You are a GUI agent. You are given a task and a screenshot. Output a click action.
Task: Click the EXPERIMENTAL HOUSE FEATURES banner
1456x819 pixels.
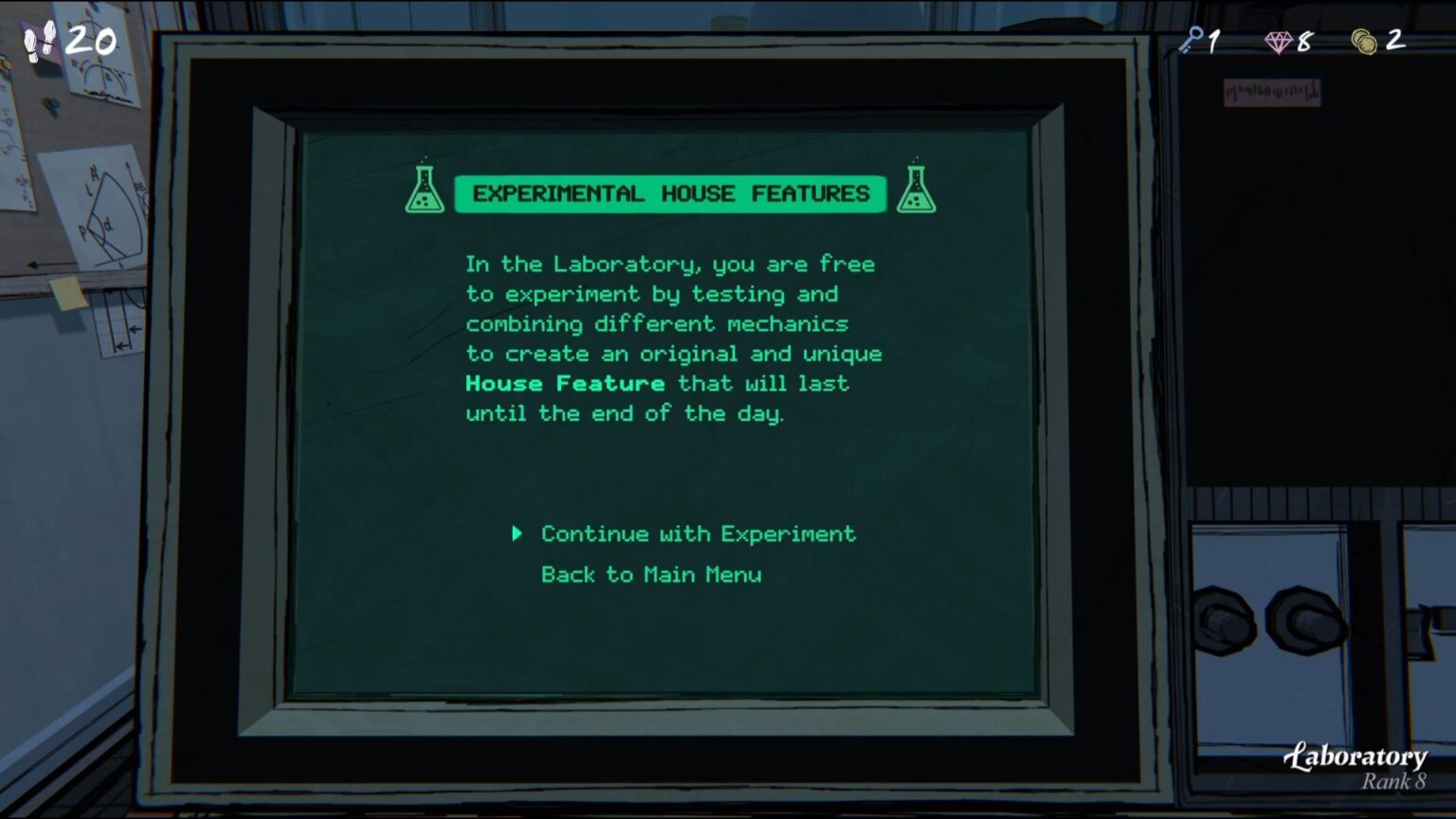670,193
